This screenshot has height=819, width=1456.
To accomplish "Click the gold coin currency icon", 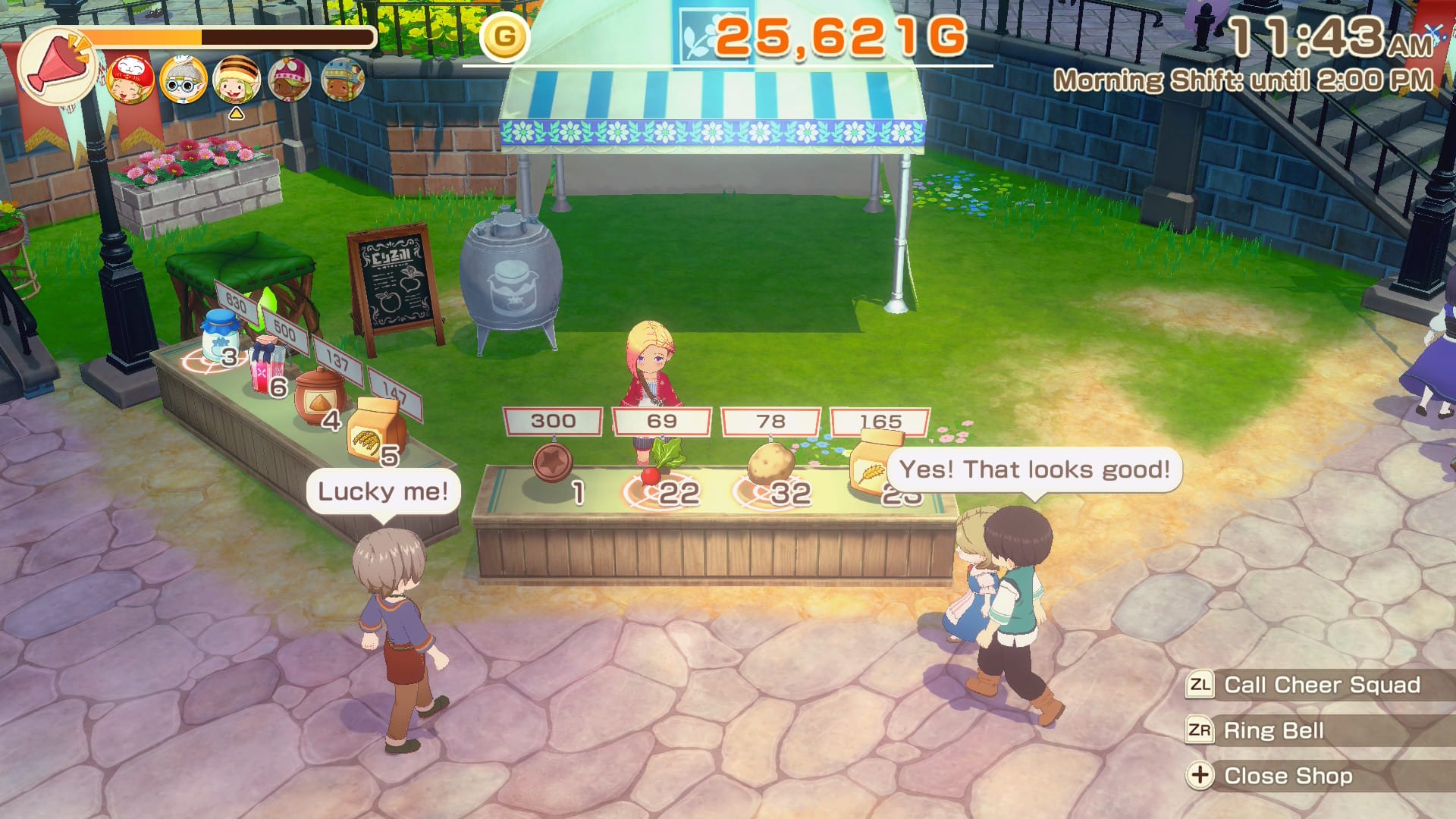I will click(504, 36).
